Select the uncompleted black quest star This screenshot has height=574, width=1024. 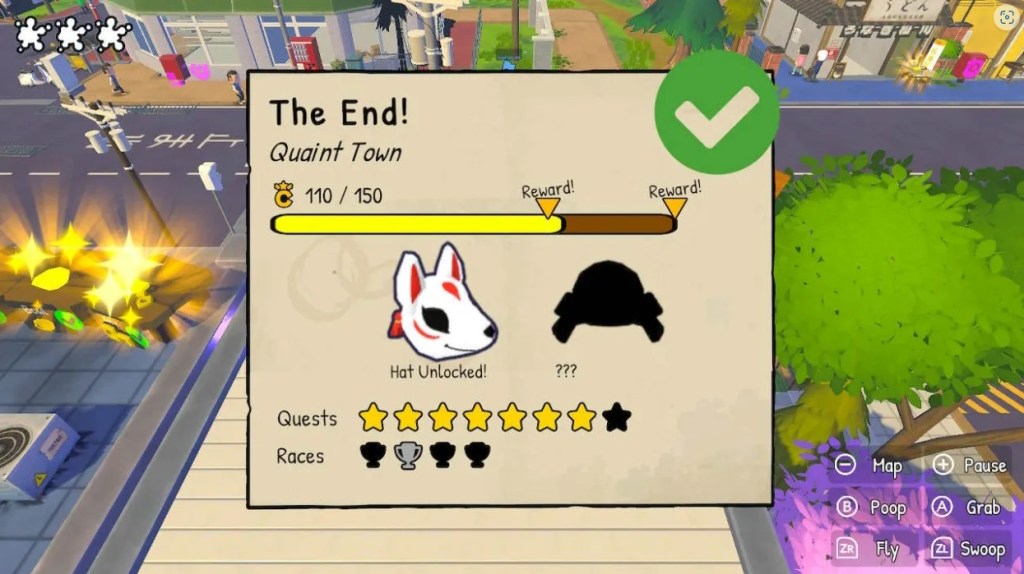coord(617,417)
